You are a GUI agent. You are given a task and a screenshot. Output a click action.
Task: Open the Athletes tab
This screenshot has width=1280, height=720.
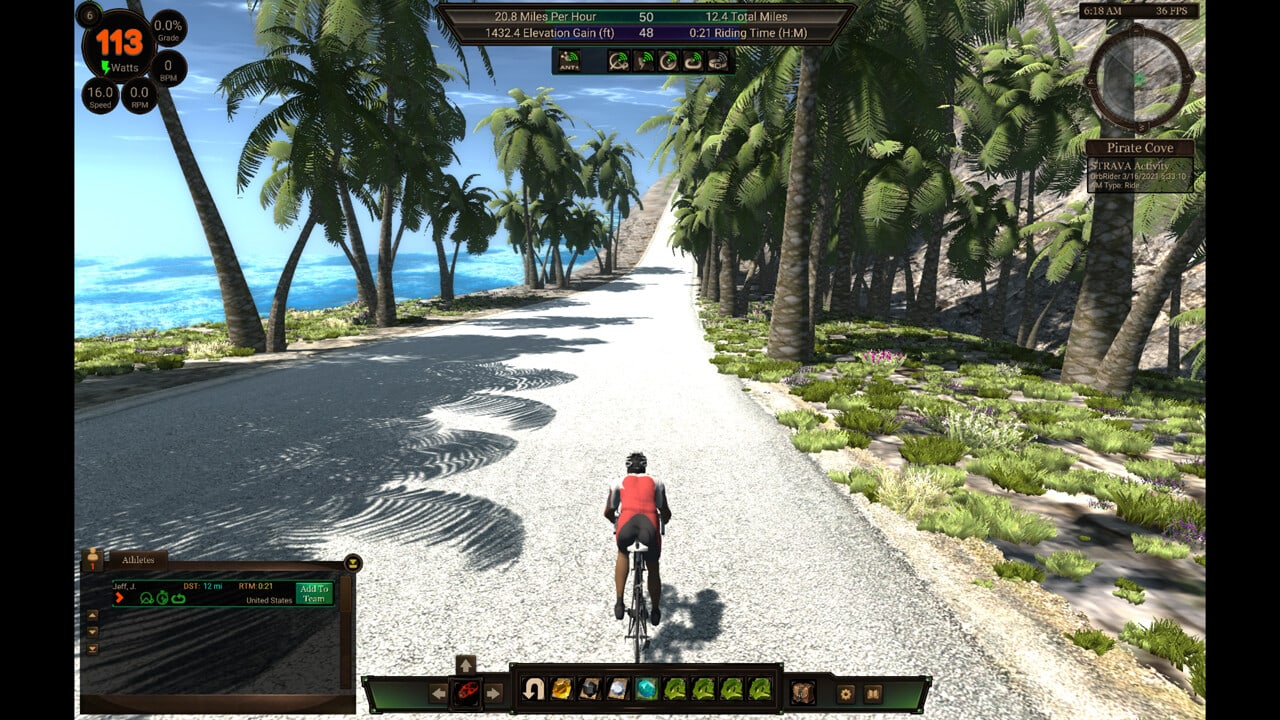pyautogui.click(x=138, y=560)
